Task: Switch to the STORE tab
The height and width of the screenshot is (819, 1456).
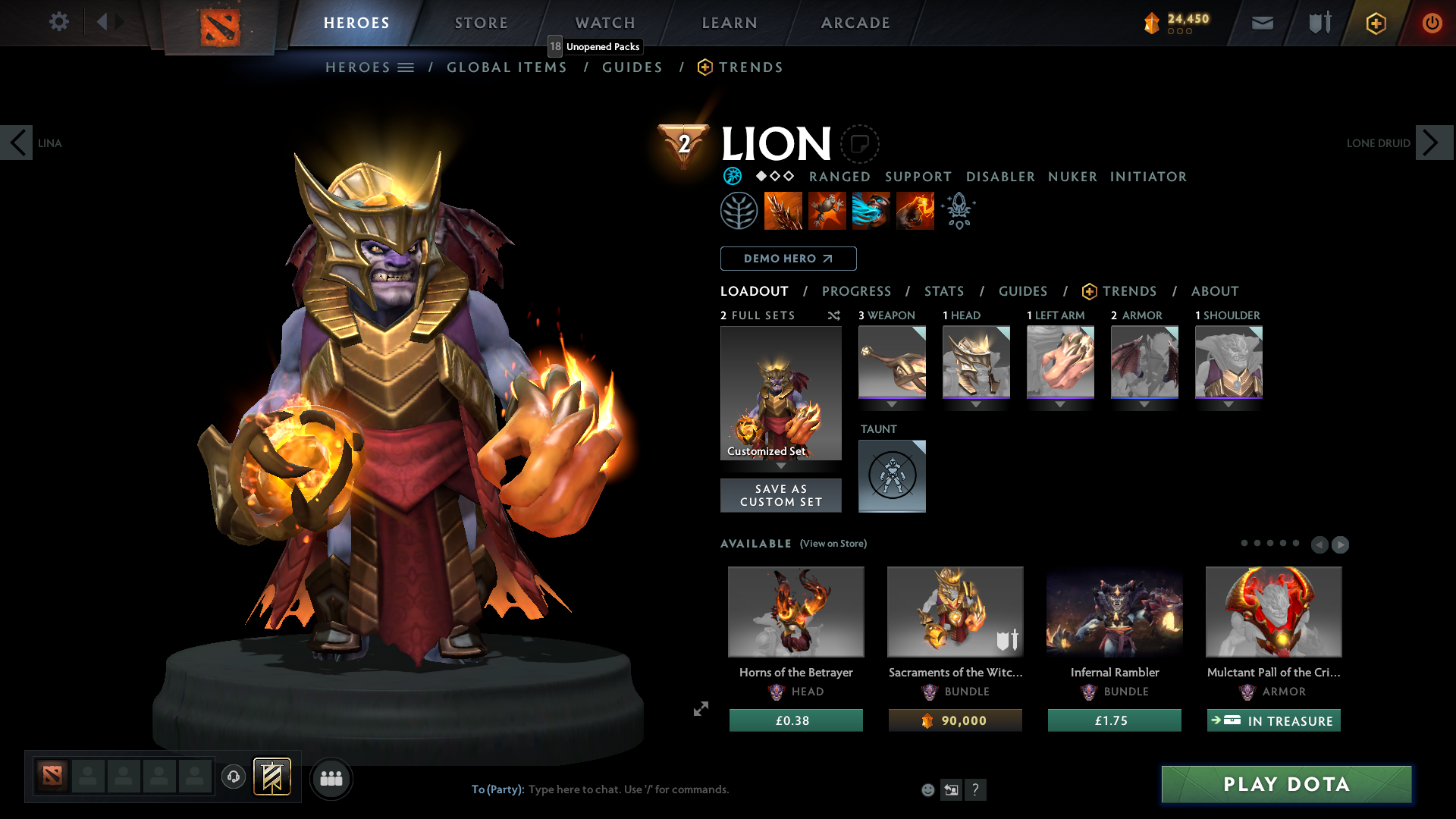Action: [481, 23]
